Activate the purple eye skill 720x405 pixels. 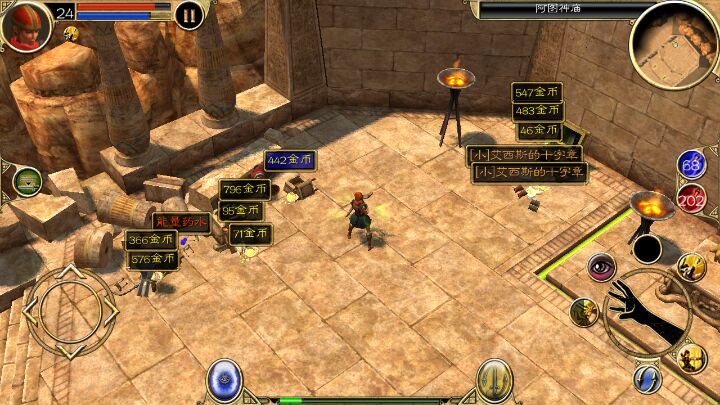601,266
